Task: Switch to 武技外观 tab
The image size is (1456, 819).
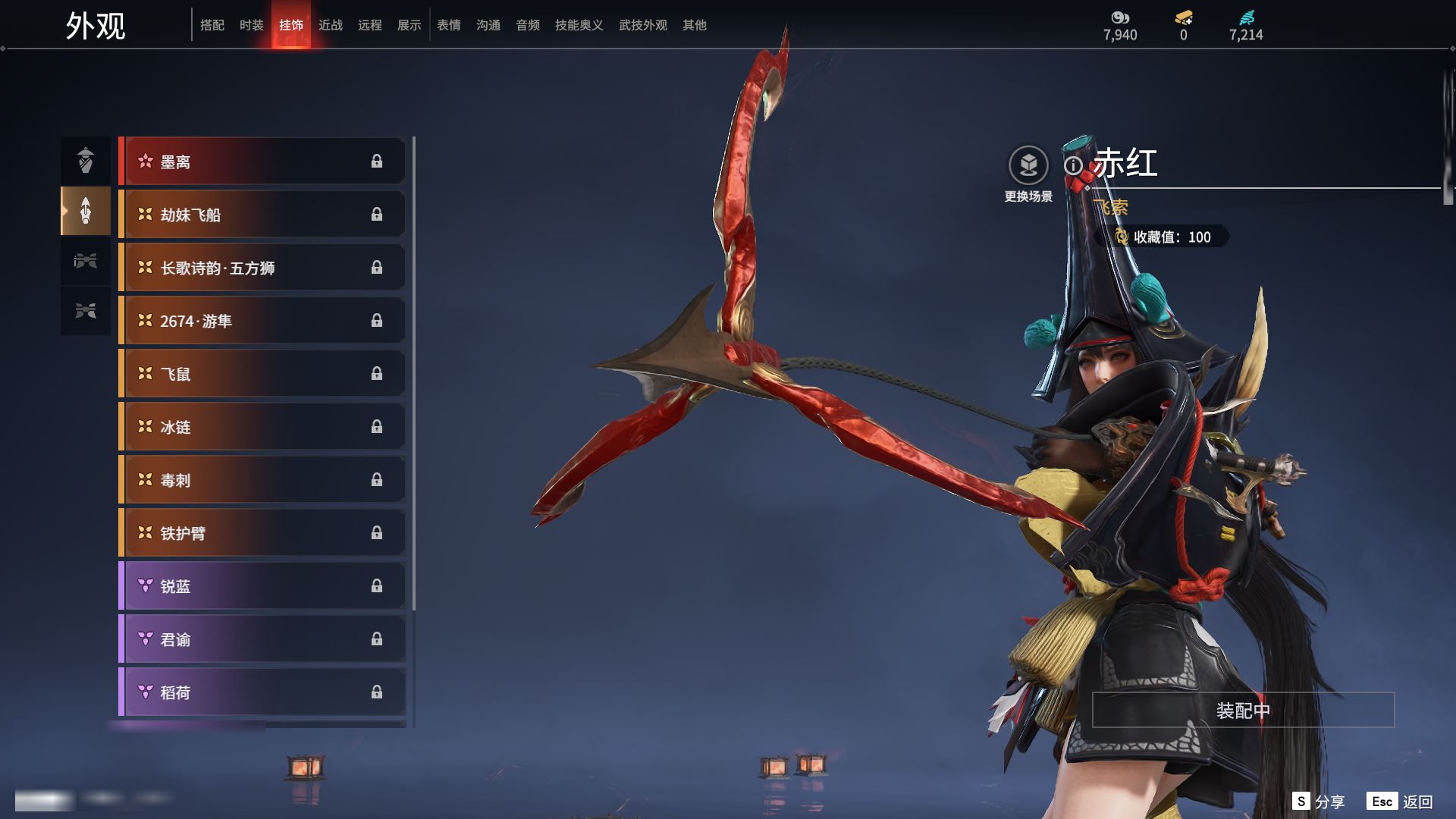Action: pos(642,25)
